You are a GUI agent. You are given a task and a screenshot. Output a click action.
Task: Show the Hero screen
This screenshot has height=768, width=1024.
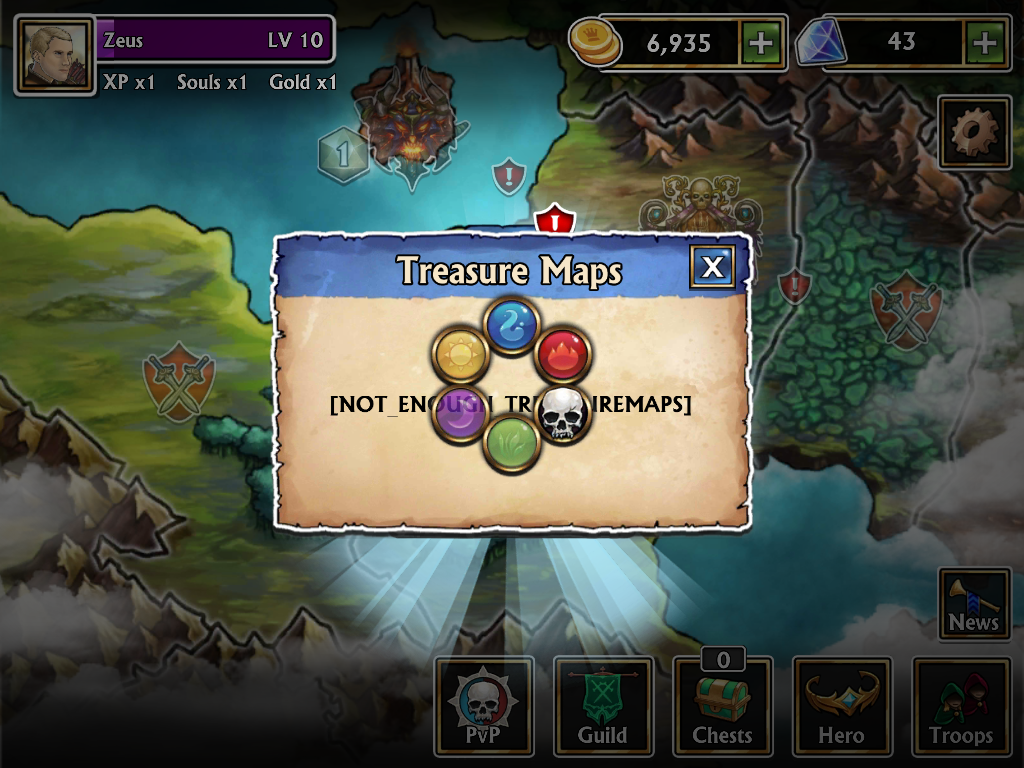[x=842, y=706]
